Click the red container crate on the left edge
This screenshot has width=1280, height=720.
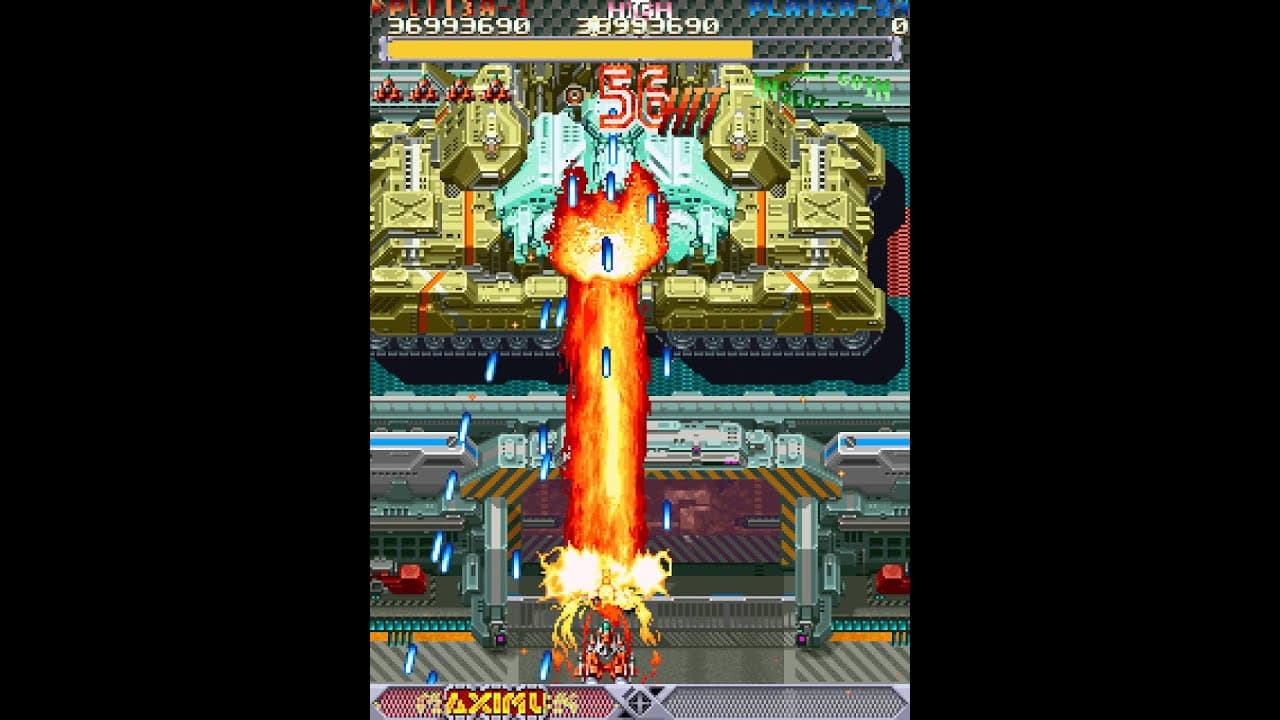[x=405, y=580]
